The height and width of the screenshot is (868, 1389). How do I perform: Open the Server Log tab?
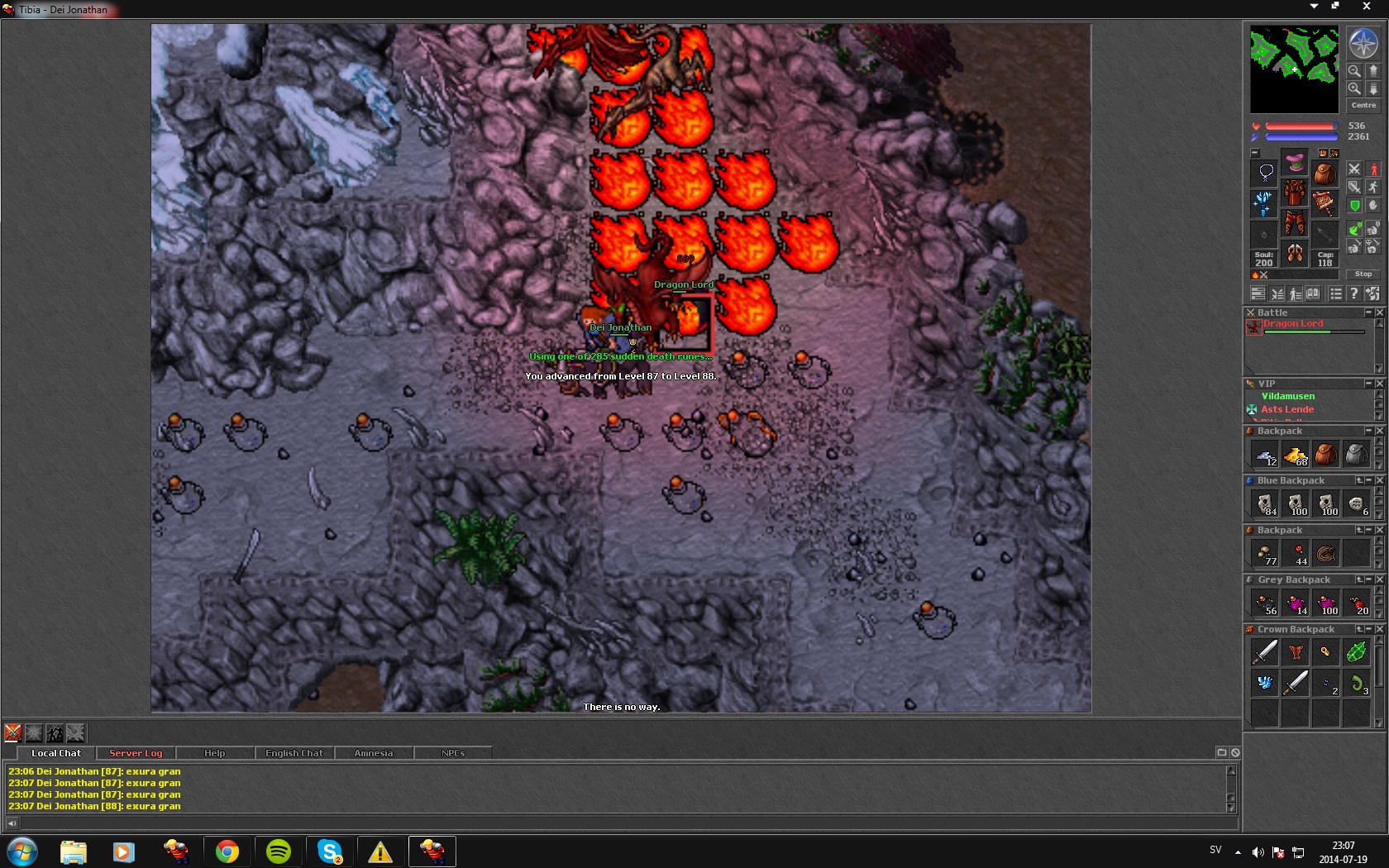point(136,753)
